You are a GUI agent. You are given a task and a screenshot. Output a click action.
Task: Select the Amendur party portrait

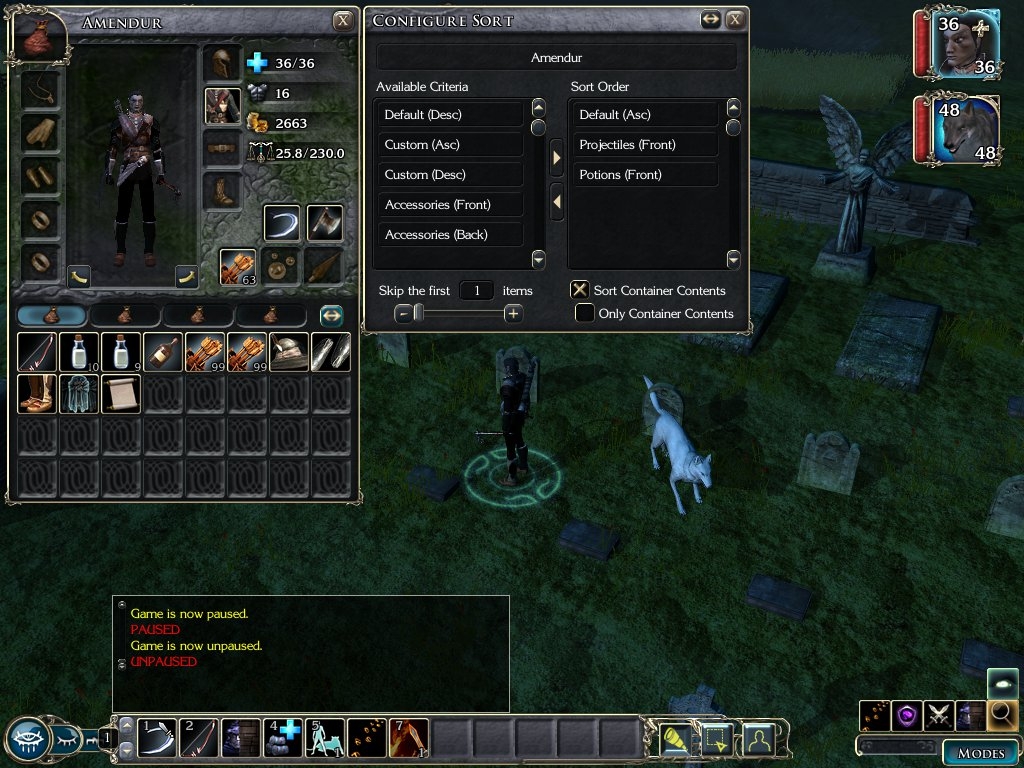pos(967,45)
